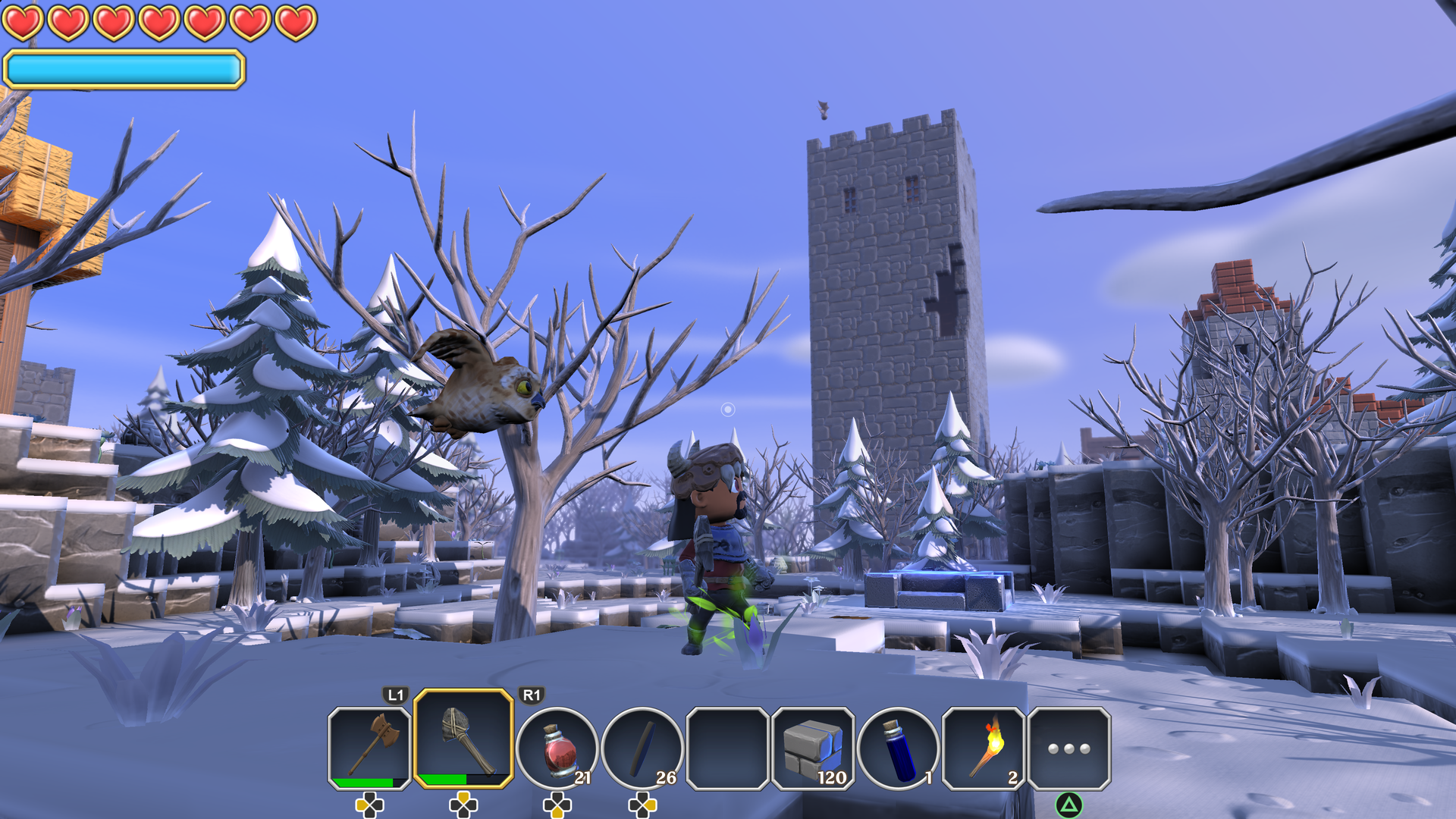This screenshot has width=1456, height=819.
Task: Open extra items via the ellipsis hotbar slot
Action: tap(1069, 751)
